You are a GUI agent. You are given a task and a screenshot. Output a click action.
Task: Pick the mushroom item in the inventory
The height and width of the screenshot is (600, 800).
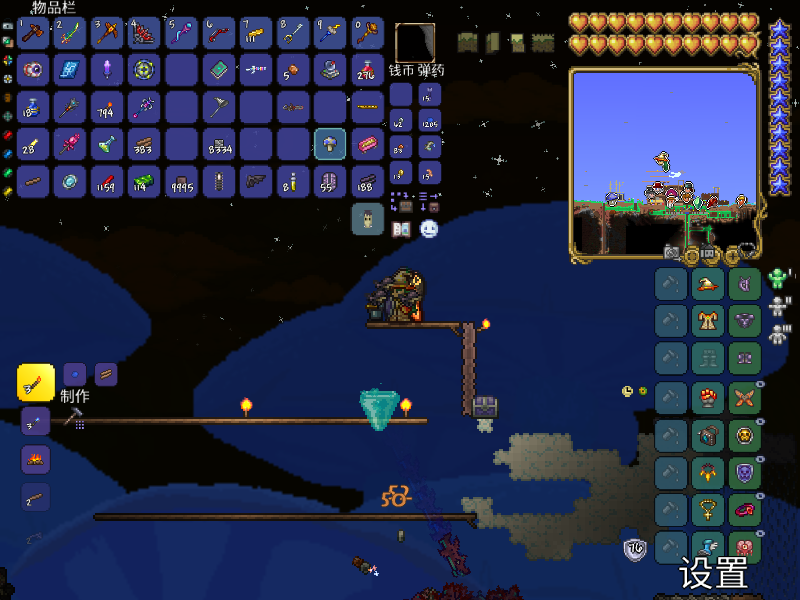pyautogui.click(x=330, y=145)
